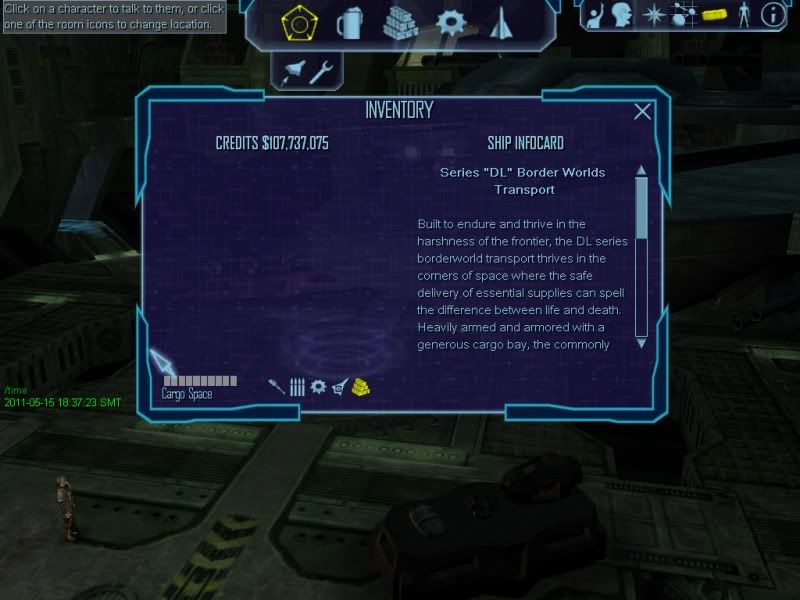Visit the ship dealer rocket icon
Image resolution: width=800 pixels, height=600 pixels.
click(x=501, y=22)
